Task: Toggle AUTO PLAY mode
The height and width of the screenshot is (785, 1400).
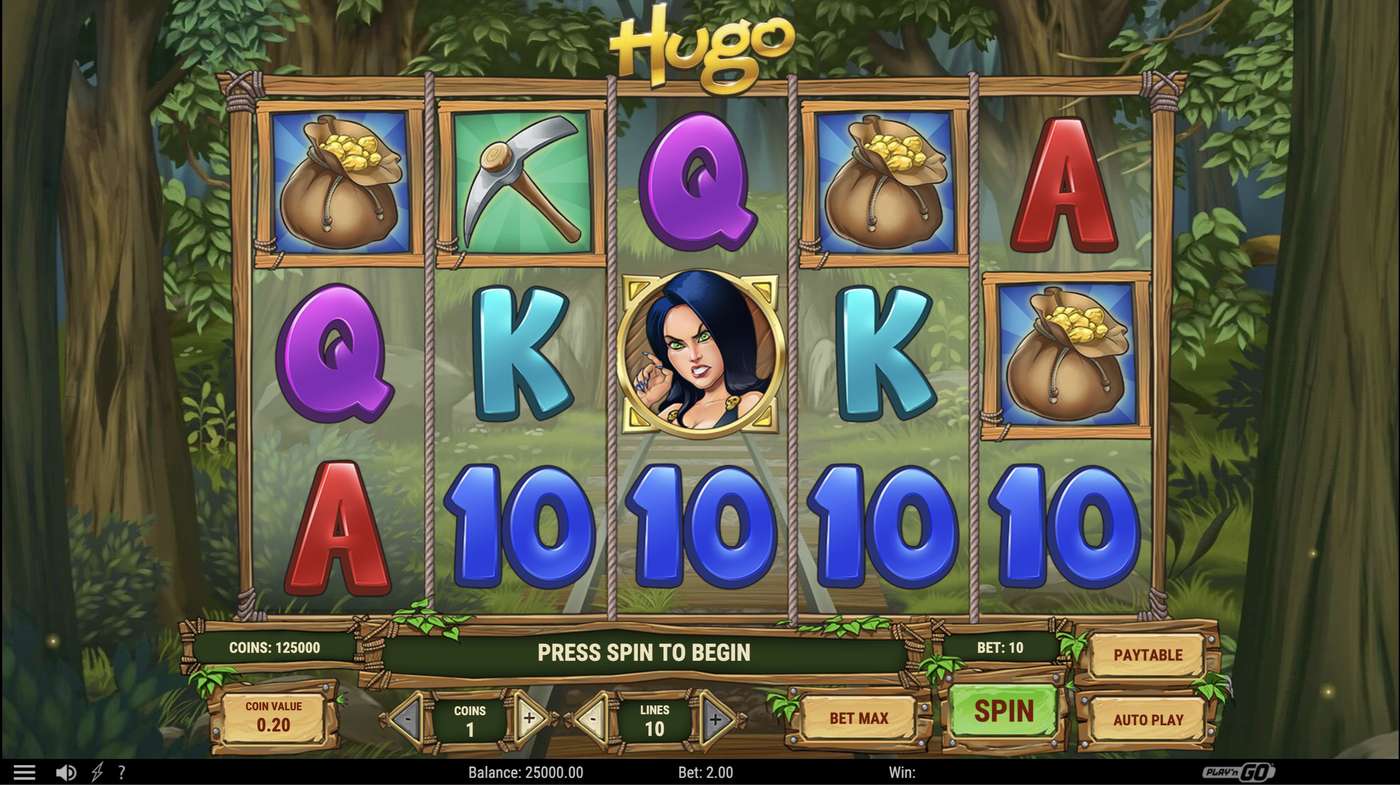Action: [x=1147, y=719]
